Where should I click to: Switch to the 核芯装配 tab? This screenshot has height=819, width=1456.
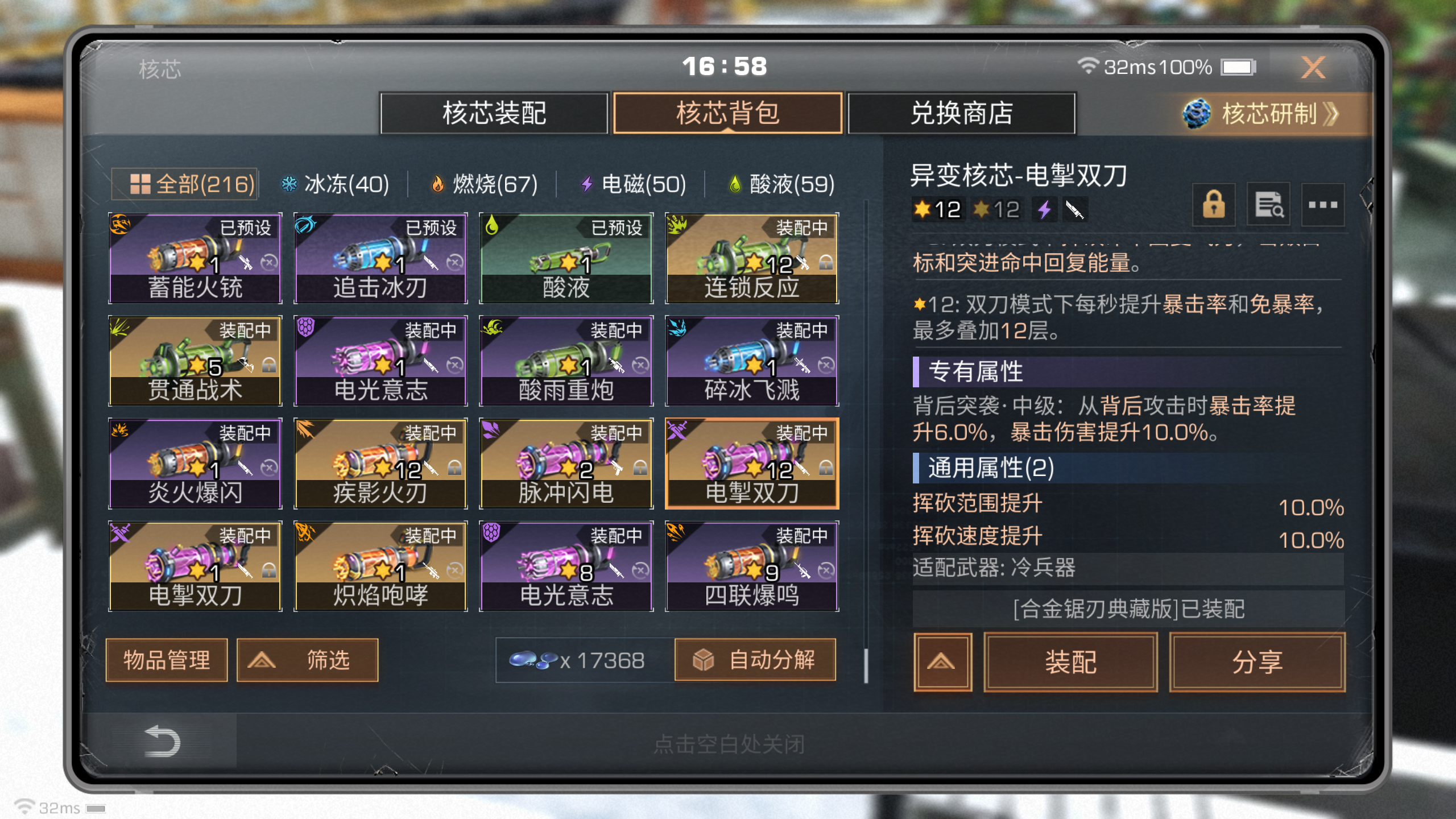[495, 113]
